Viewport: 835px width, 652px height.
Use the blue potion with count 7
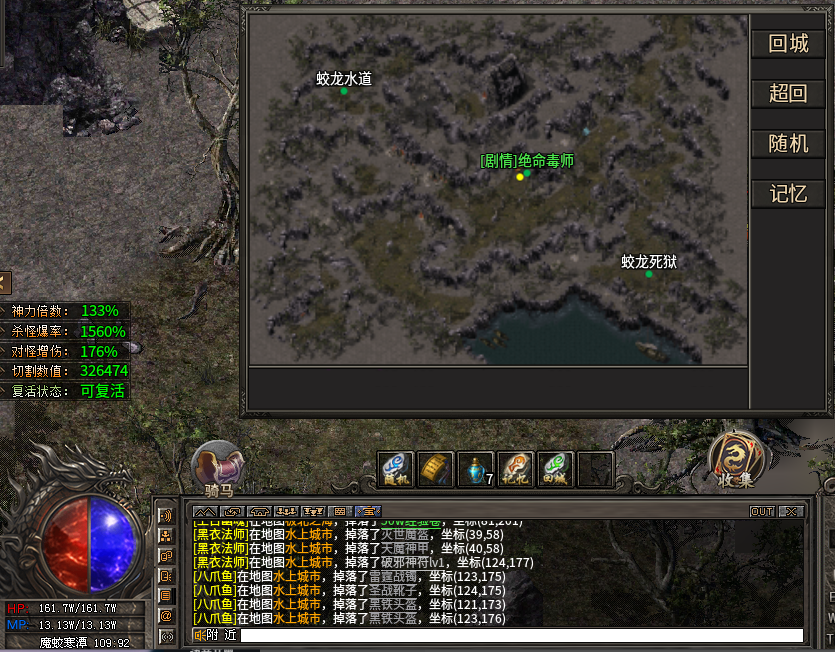(x=475, y=469)
